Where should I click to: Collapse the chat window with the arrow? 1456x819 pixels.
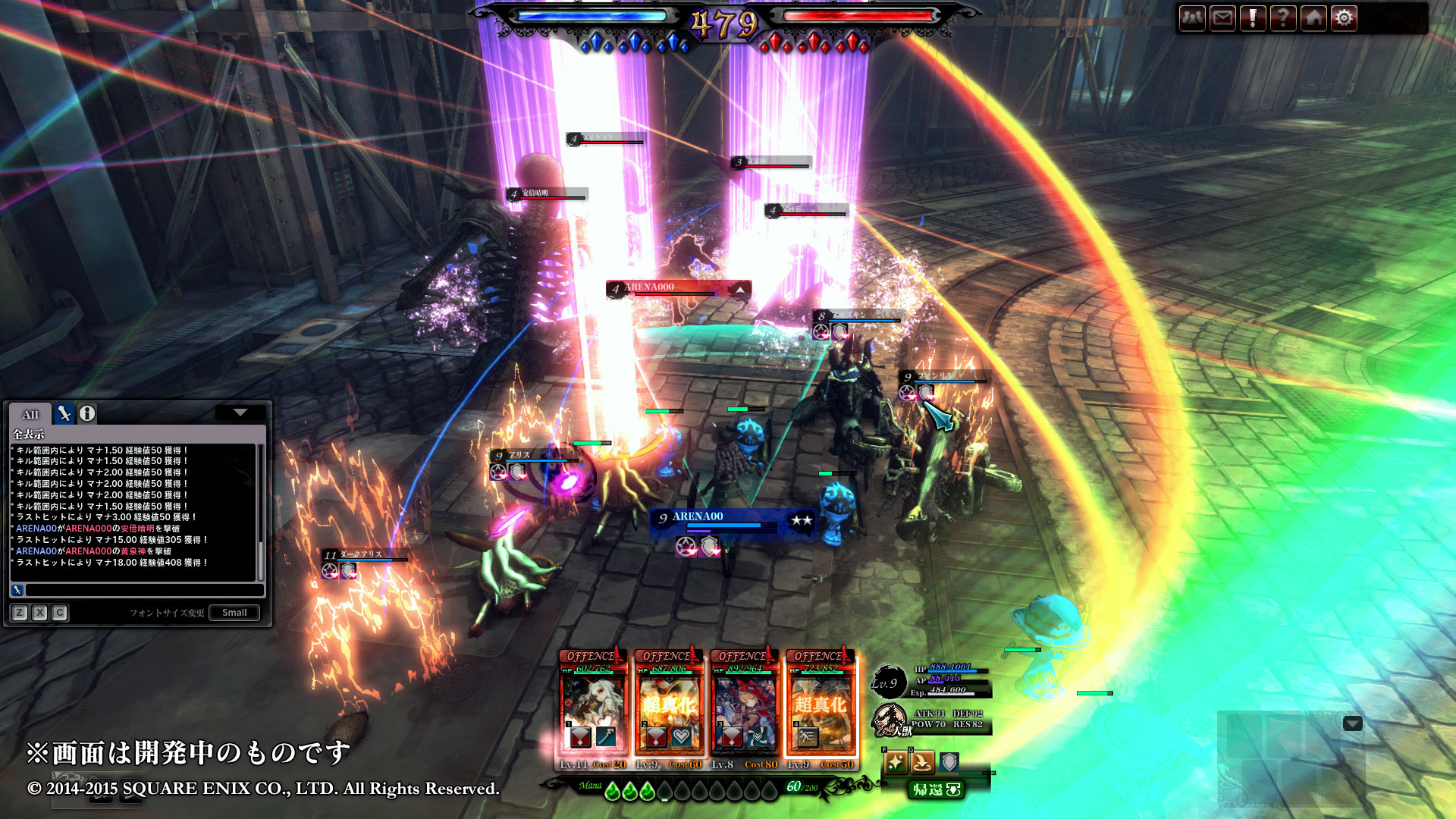[240, 413]
